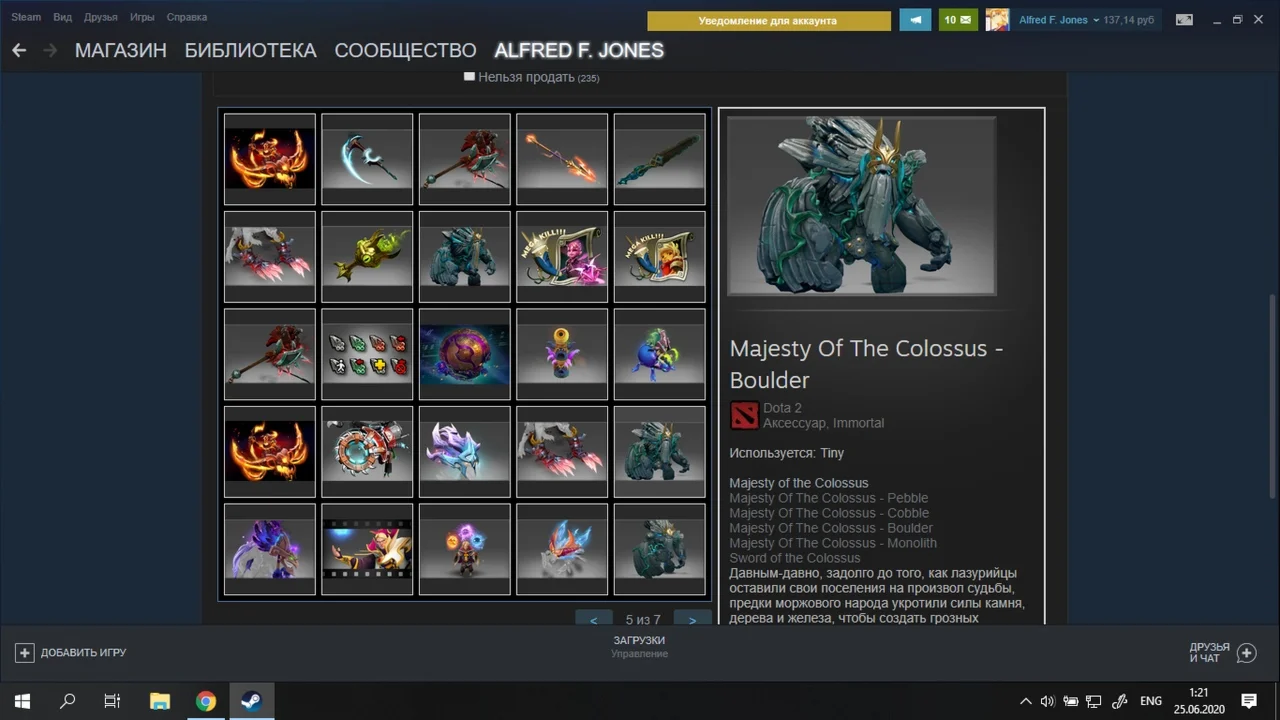Screen dimensions: 1280x720
Task: Click the ENG language indicator toggle
Action: 1150,700
